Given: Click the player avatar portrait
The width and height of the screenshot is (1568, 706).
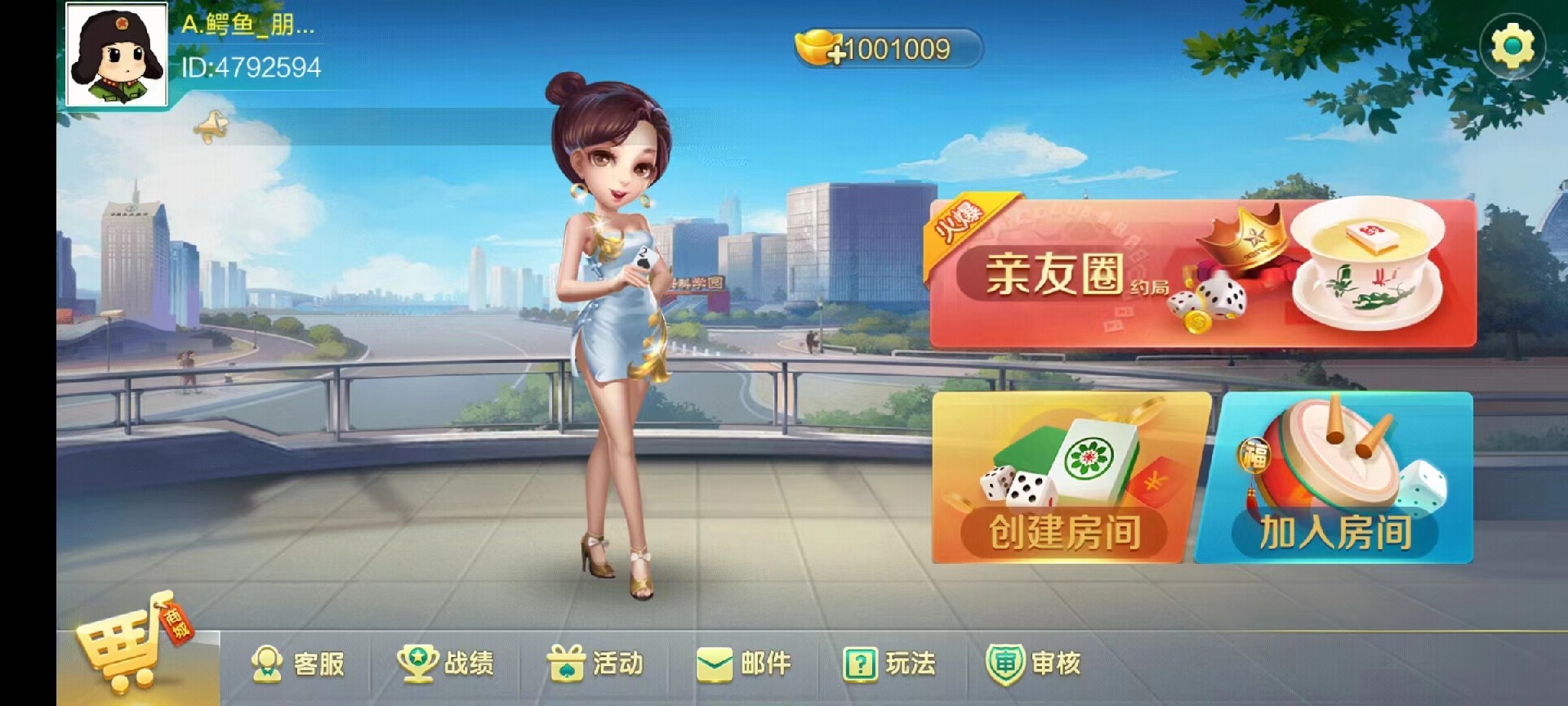Looking at the screenshot, I should click(117, 54).
